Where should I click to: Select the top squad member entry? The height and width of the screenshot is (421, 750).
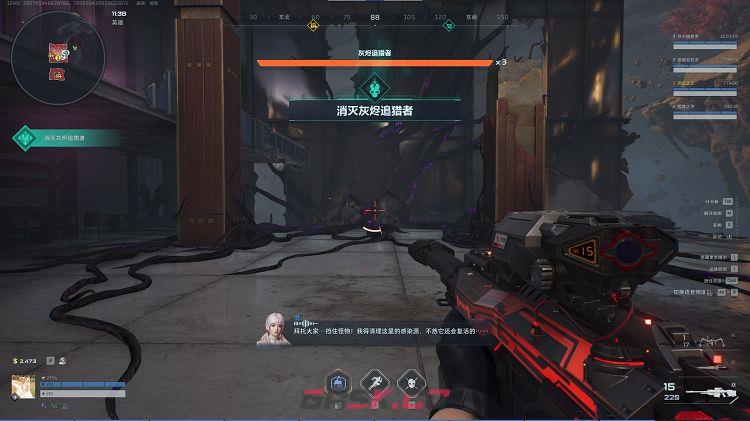point(710,36)
